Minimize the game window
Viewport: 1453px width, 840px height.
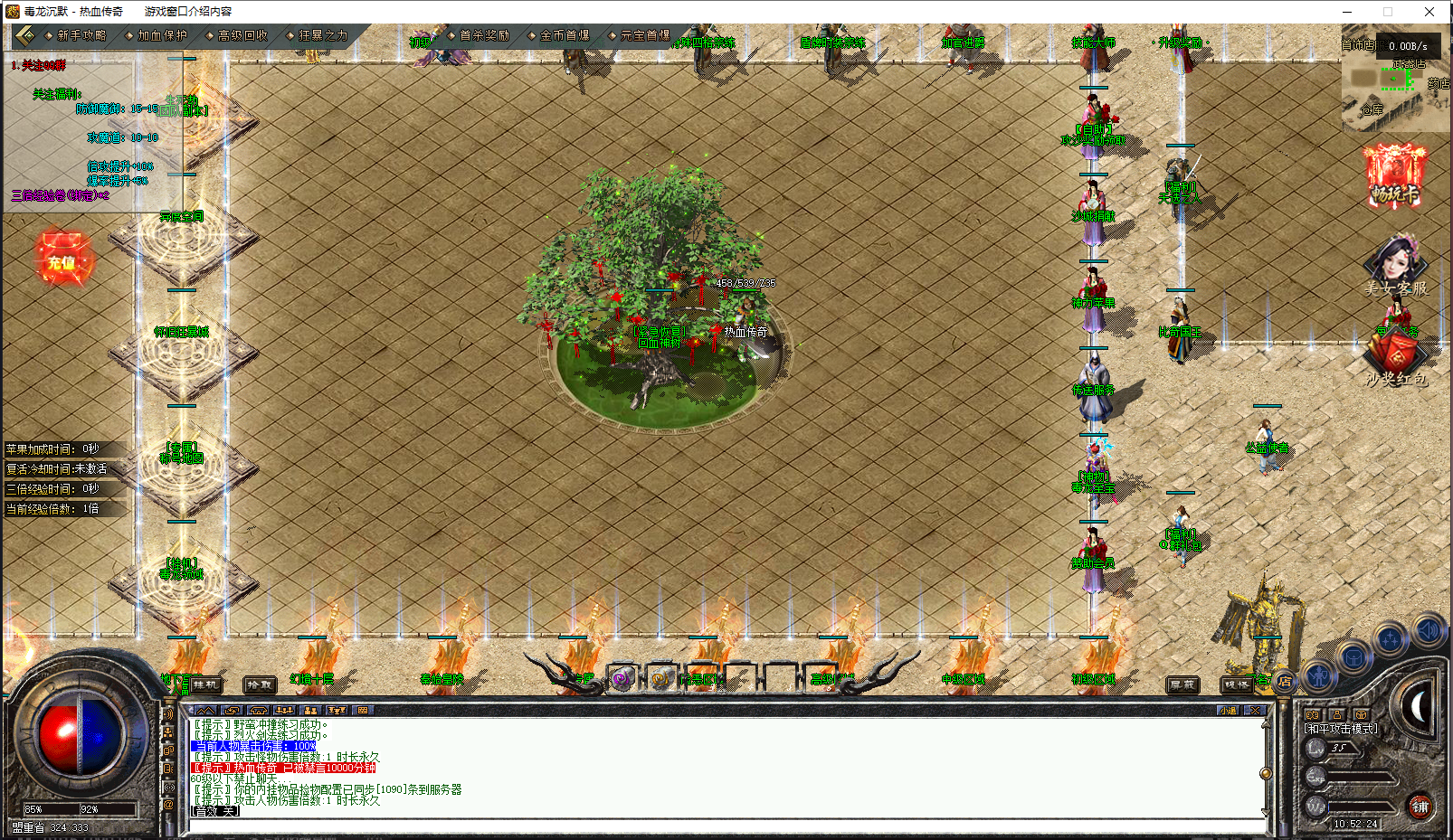click(1347, 12)
